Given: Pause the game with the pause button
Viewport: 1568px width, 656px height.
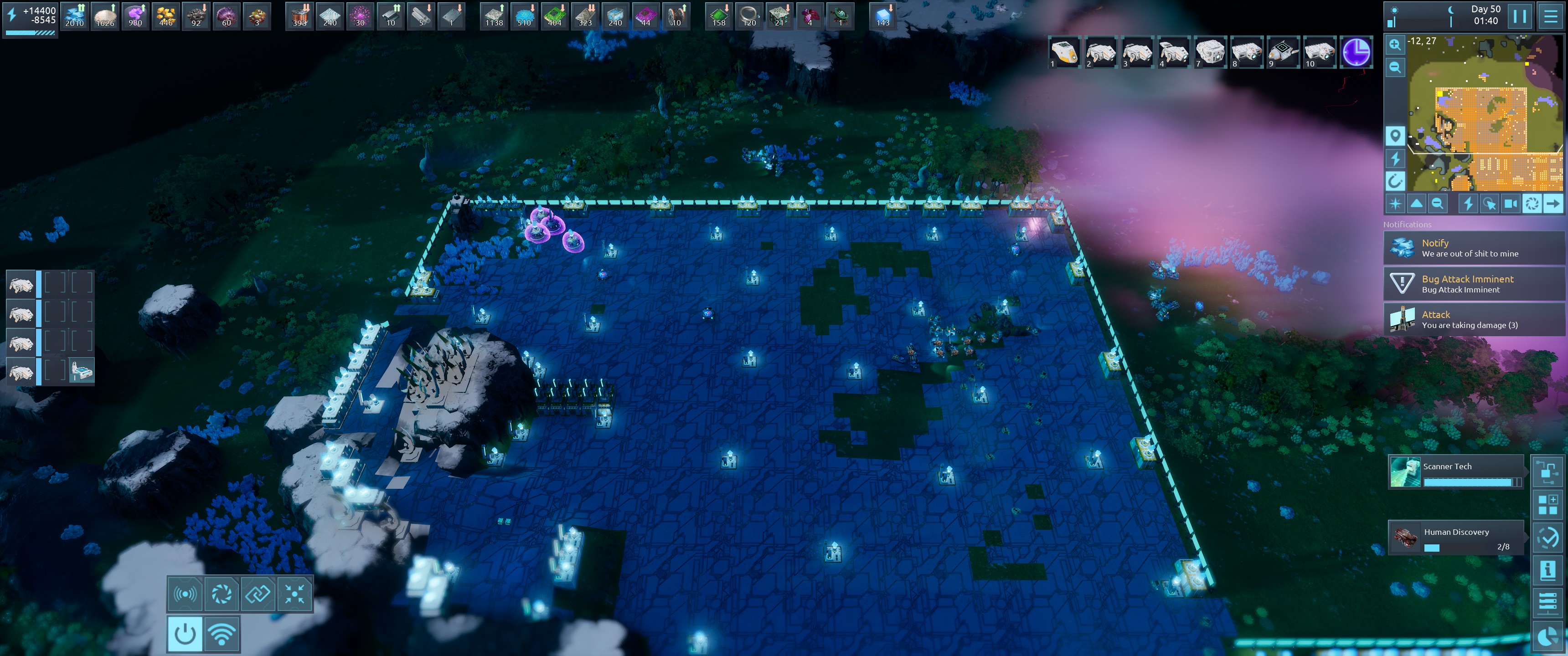Looking at the screenshot, I should [x=1519, y=16].
